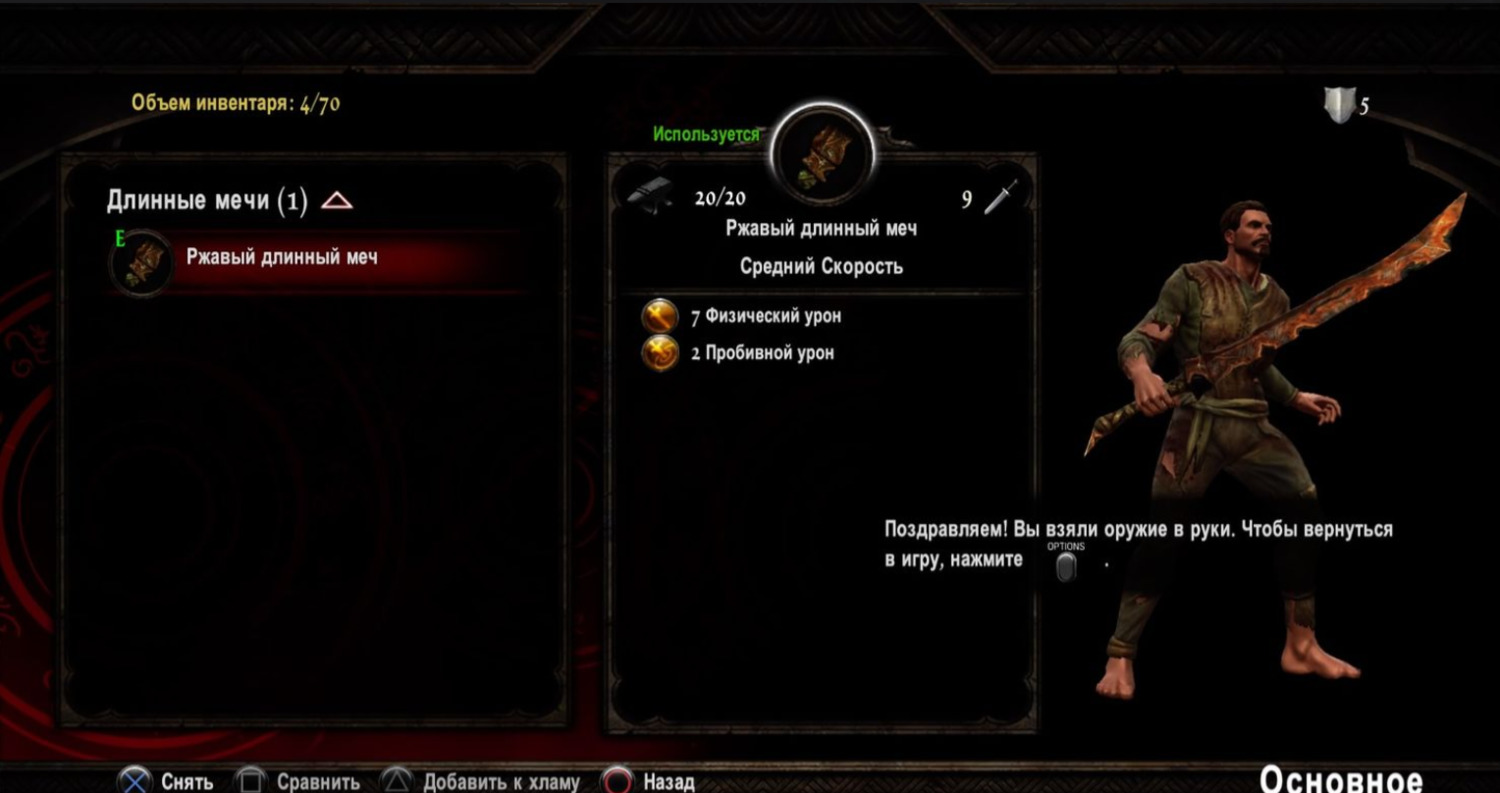Collapse the Длинные мечи category
Viewport: 1500px width, 793px height.
(336, 201)
